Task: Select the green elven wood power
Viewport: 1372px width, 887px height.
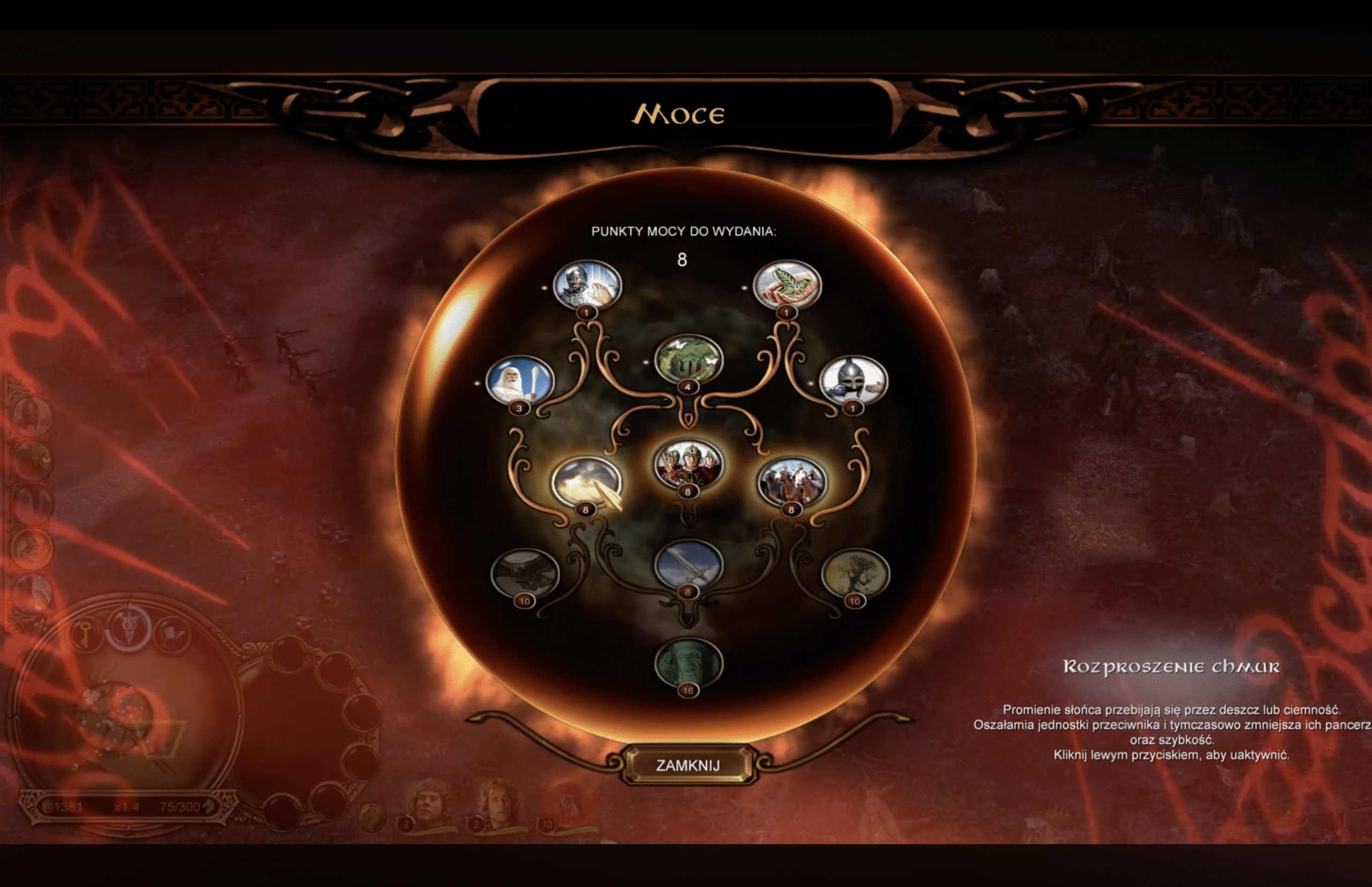Action: [688, 360]
